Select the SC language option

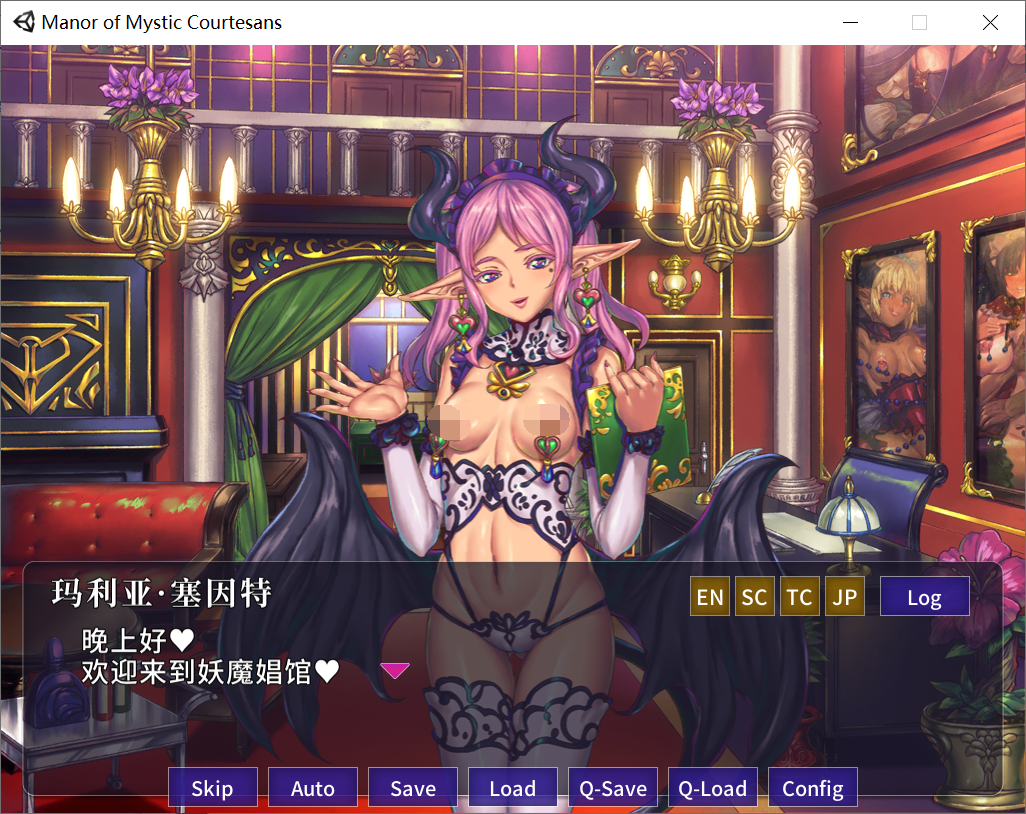coord(755,597)
